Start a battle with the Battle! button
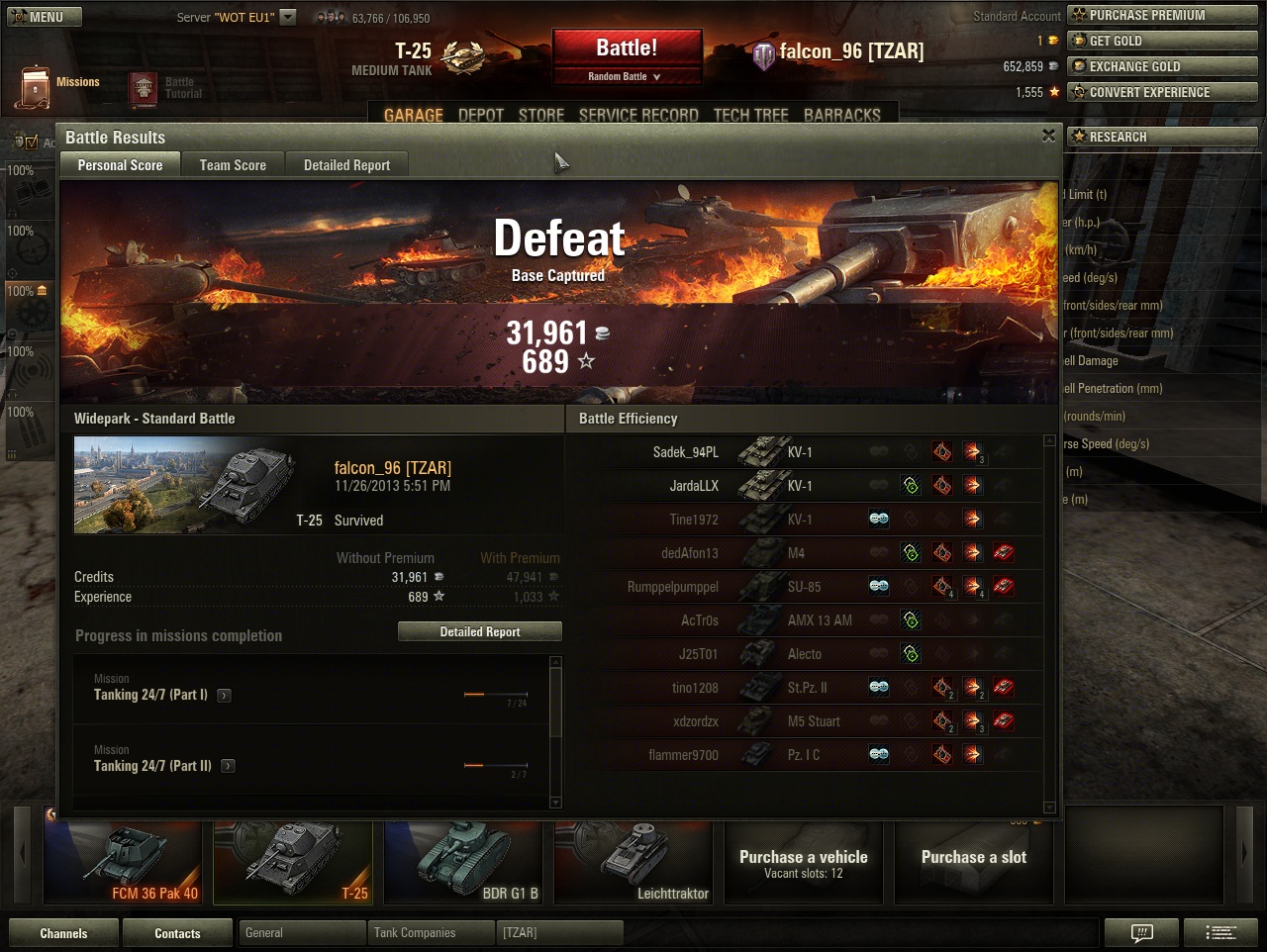 point(627,49)
